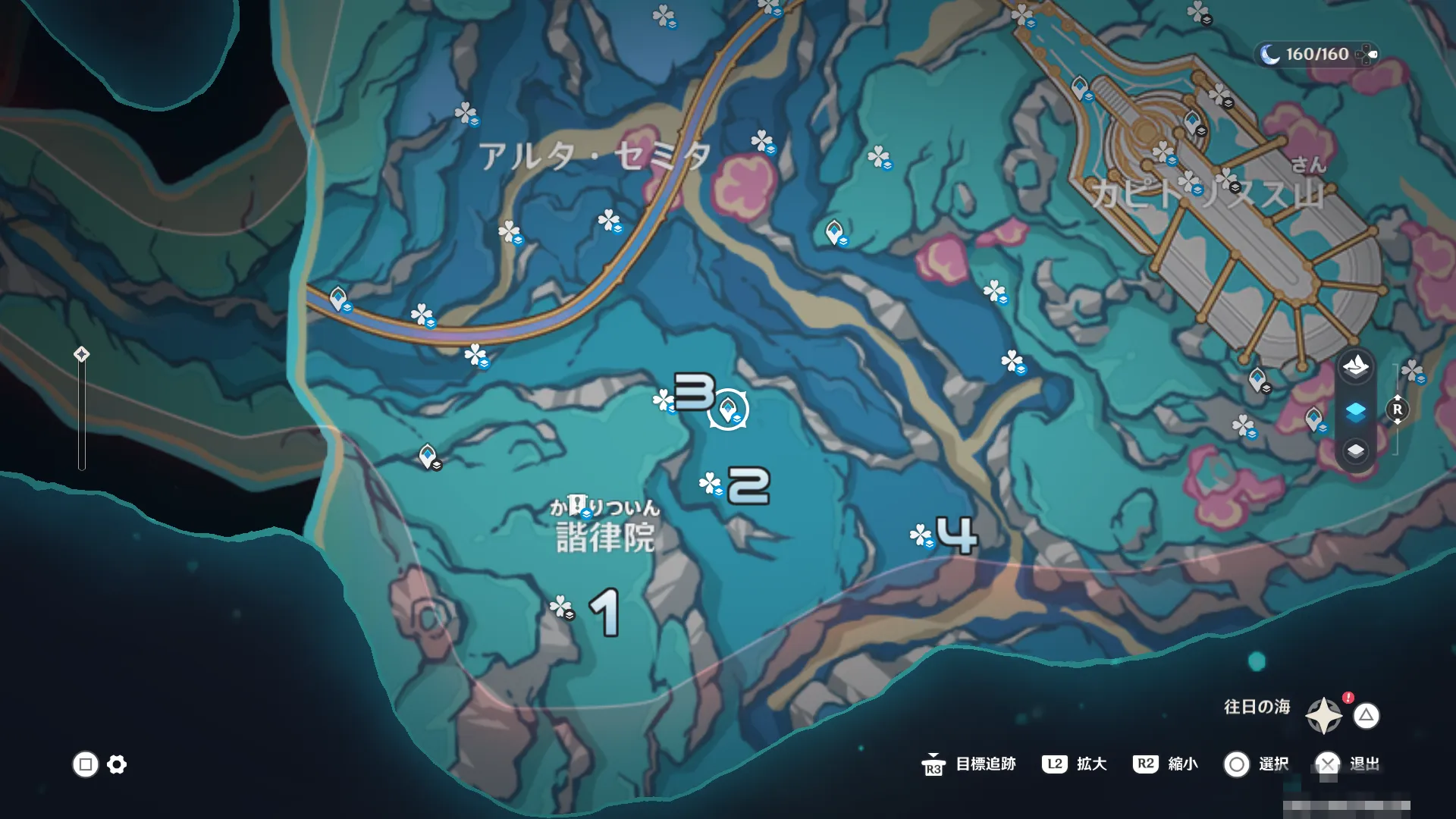Switch to the top surface map layer
The height and width of the screenshot is (819, 1456).
pos(1356,367)
